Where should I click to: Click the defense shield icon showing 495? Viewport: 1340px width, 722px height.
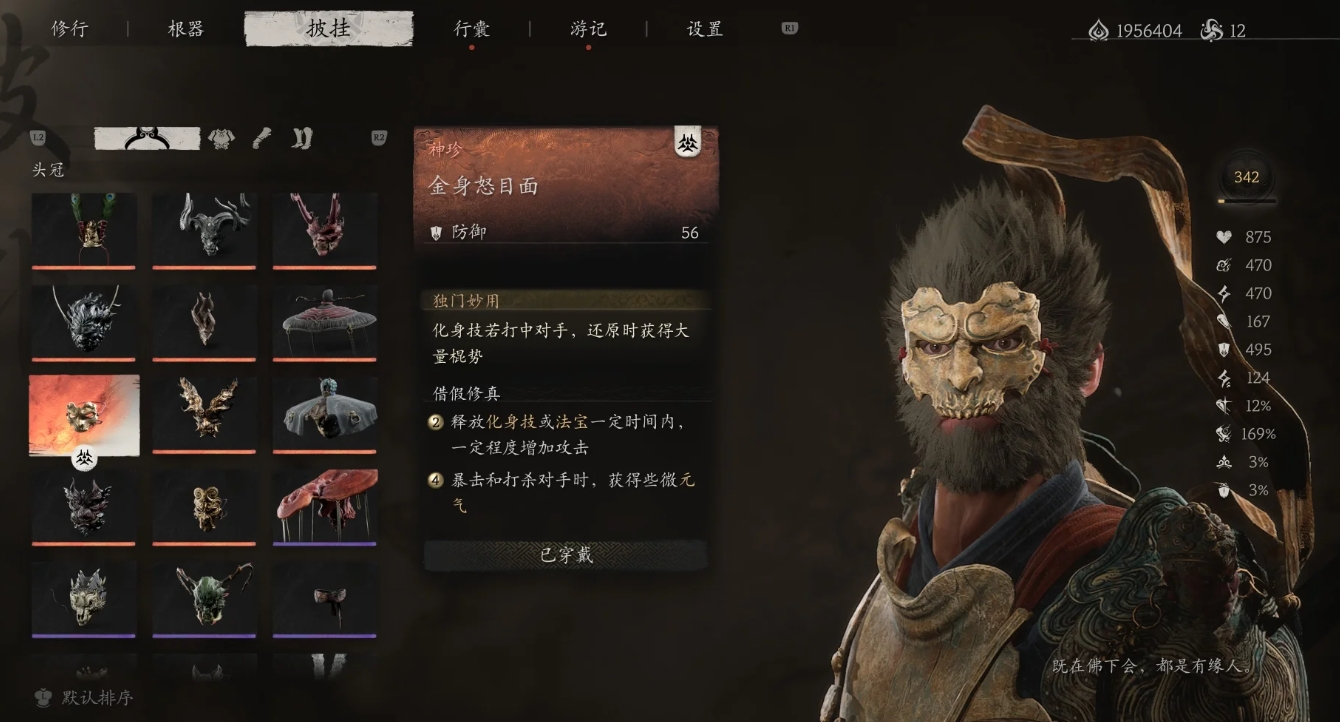click(1224, 349)
